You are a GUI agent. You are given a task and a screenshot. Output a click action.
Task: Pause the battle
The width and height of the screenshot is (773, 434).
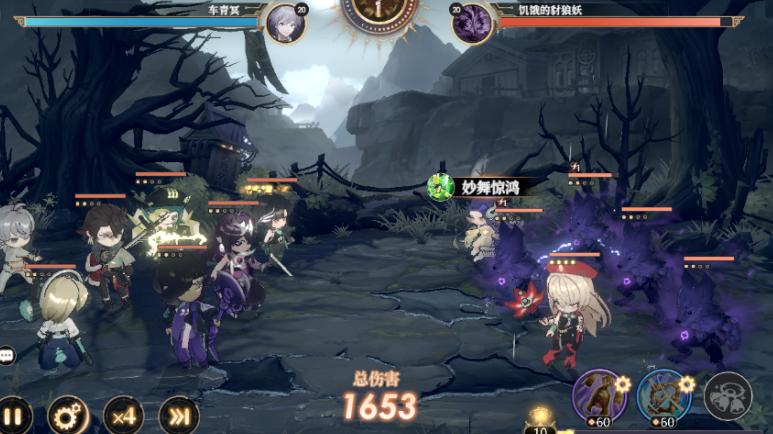pos(14,416)
